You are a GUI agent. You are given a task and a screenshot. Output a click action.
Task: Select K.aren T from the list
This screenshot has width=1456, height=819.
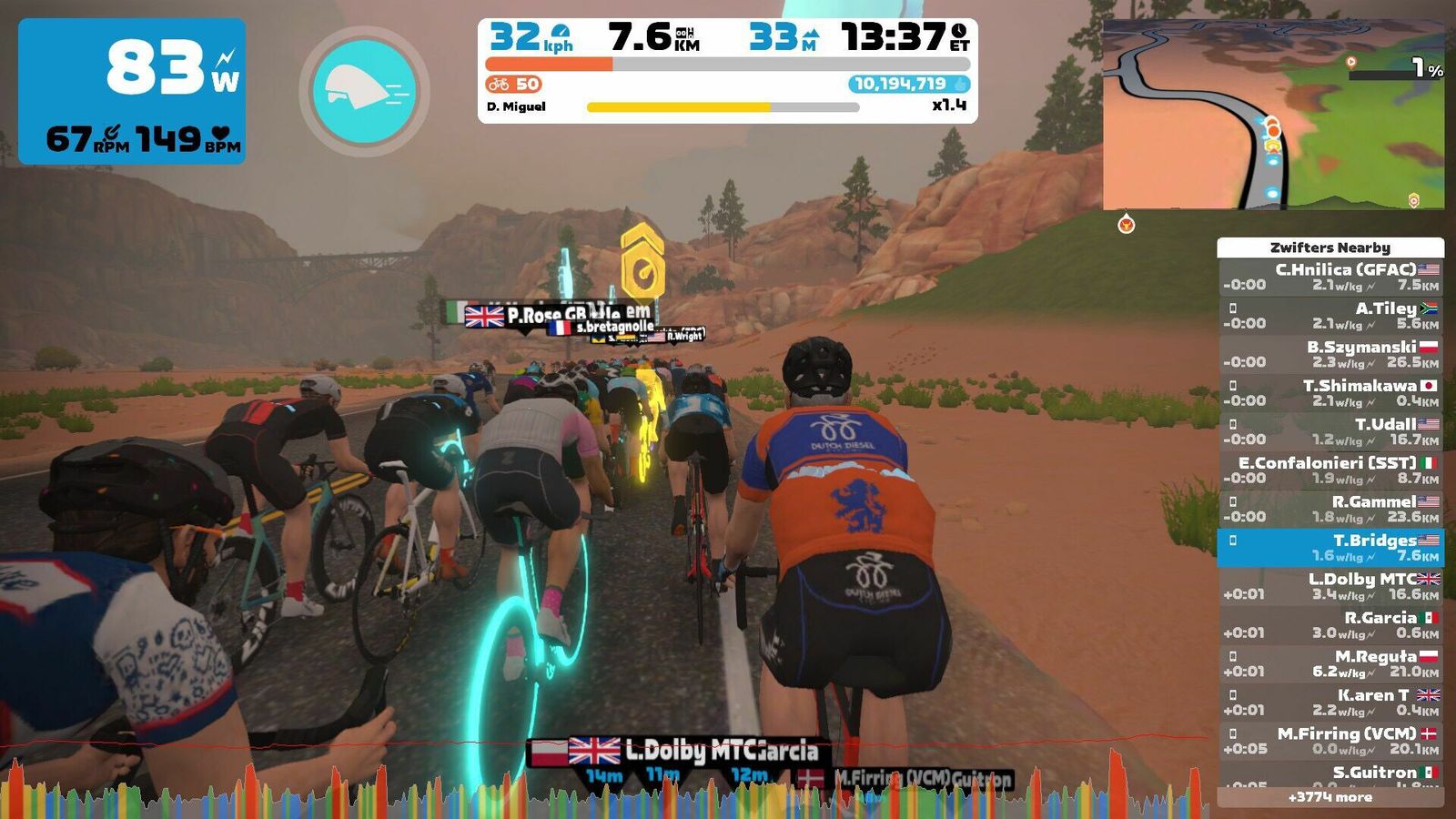tap(1330, 702)
